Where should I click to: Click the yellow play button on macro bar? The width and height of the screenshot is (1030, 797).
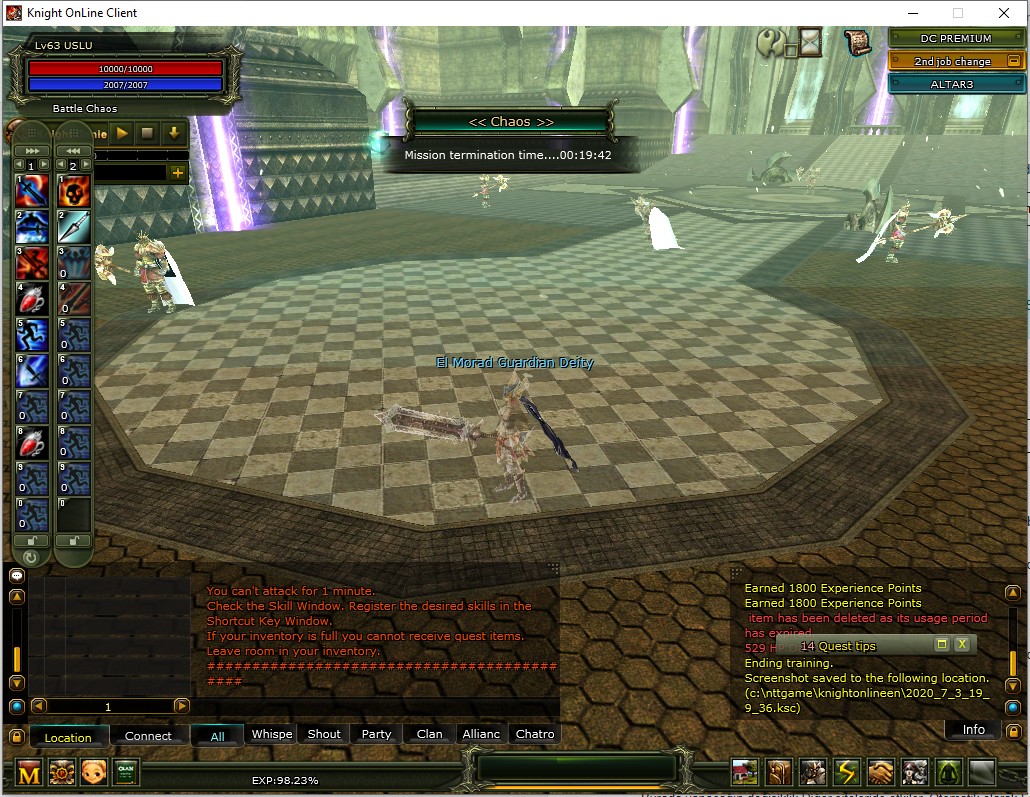123,132
